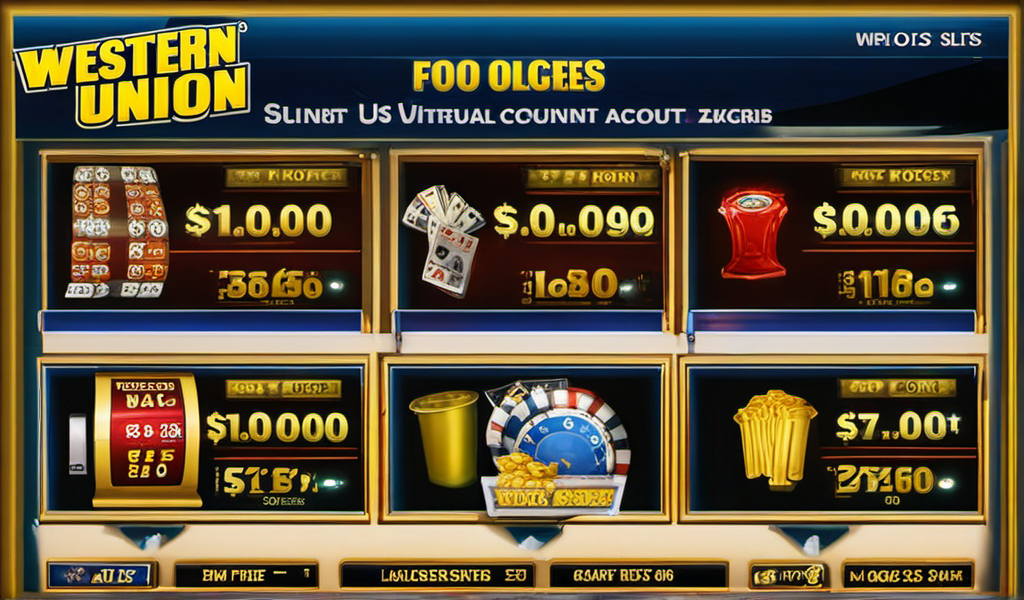Viewport: 1024px width, 600px height.
Task: Click the blue button in the bottom bar
Action: pyautogui.click(x=101, y=575)
